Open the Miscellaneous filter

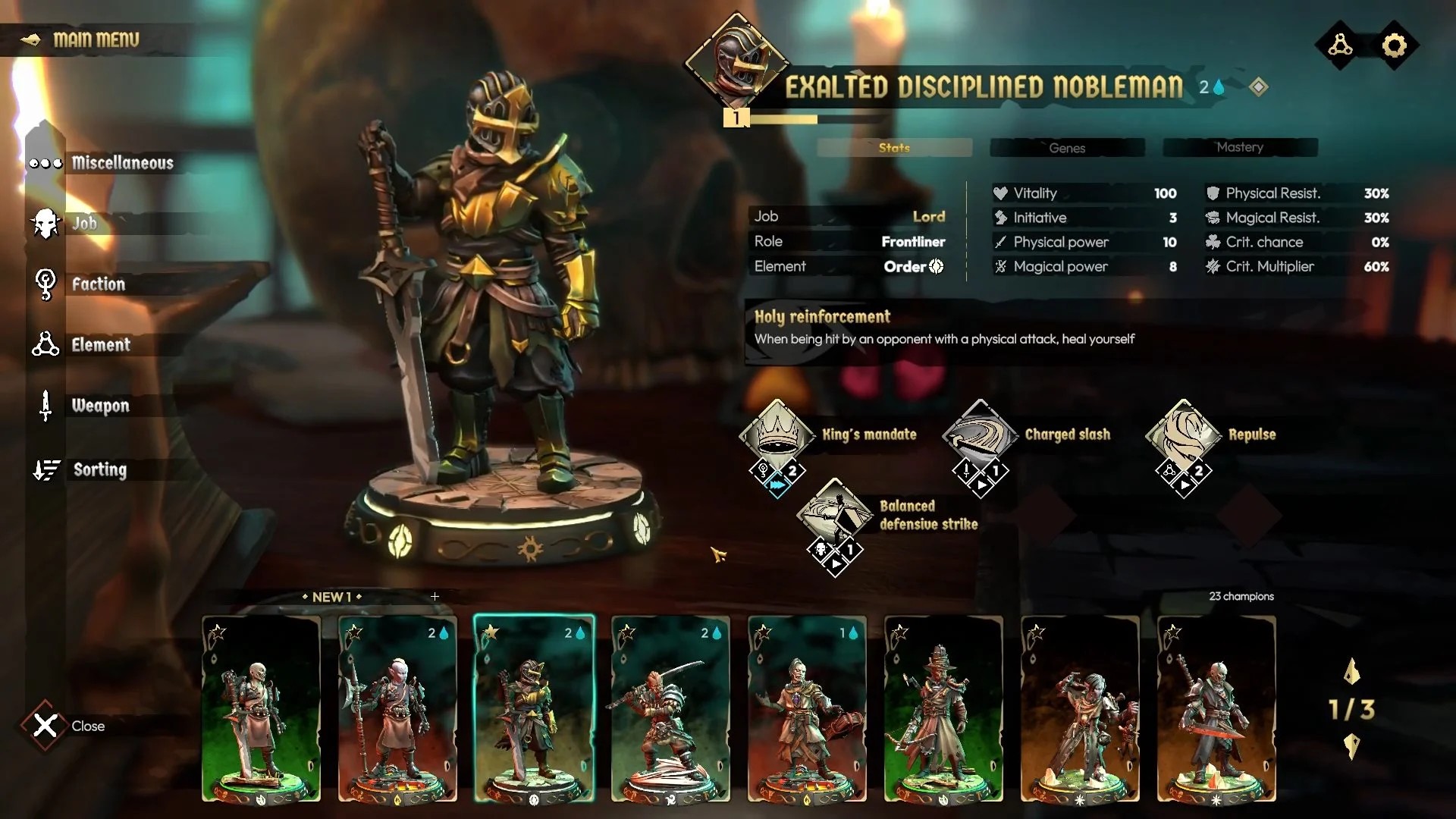(121, 163)
